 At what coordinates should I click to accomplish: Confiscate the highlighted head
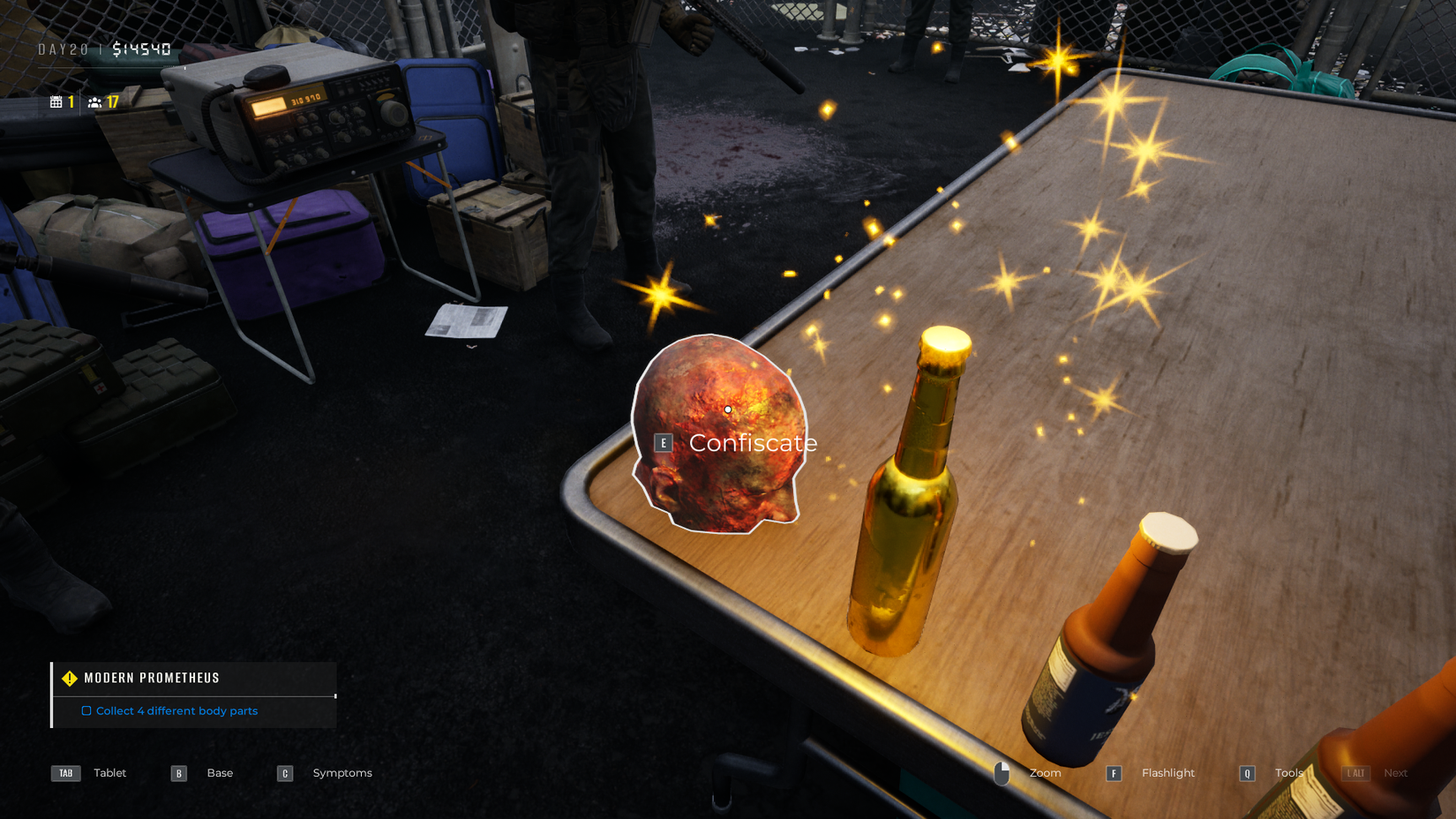[x=752, y=442]
